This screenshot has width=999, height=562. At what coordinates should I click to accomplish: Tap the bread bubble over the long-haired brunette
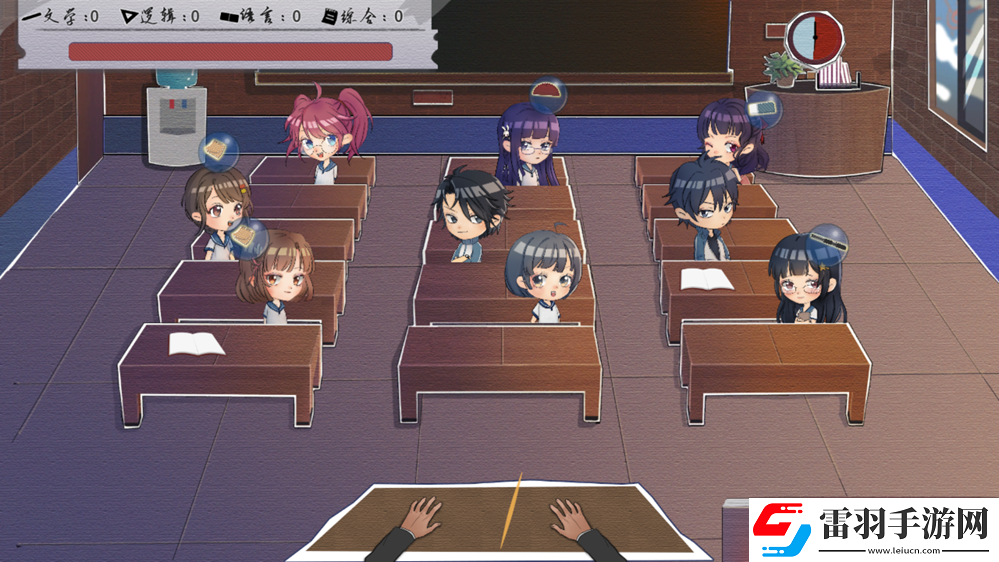[x=248, y=237]
